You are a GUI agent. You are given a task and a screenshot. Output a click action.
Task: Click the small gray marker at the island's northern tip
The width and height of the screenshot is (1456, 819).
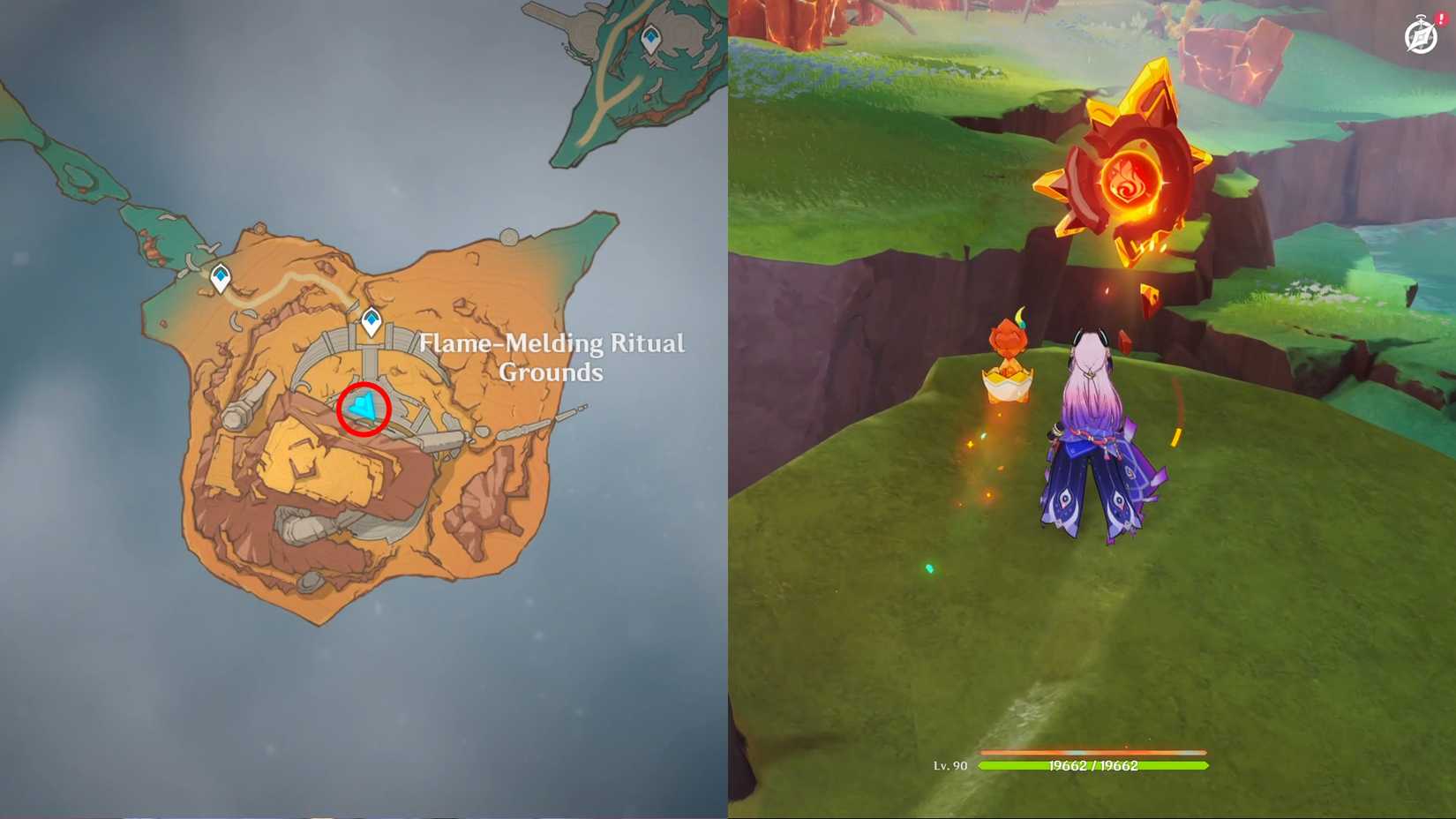click(x=508, y=238)
